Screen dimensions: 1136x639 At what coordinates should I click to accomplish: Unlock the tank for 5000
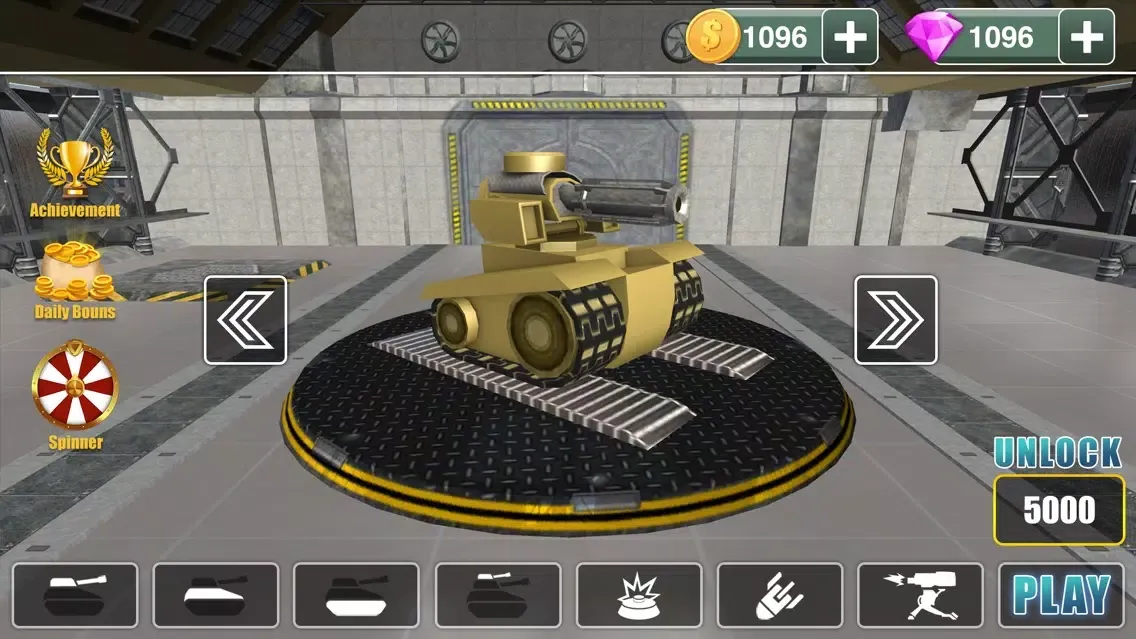pyautogui.click(x=1059, y=510)
